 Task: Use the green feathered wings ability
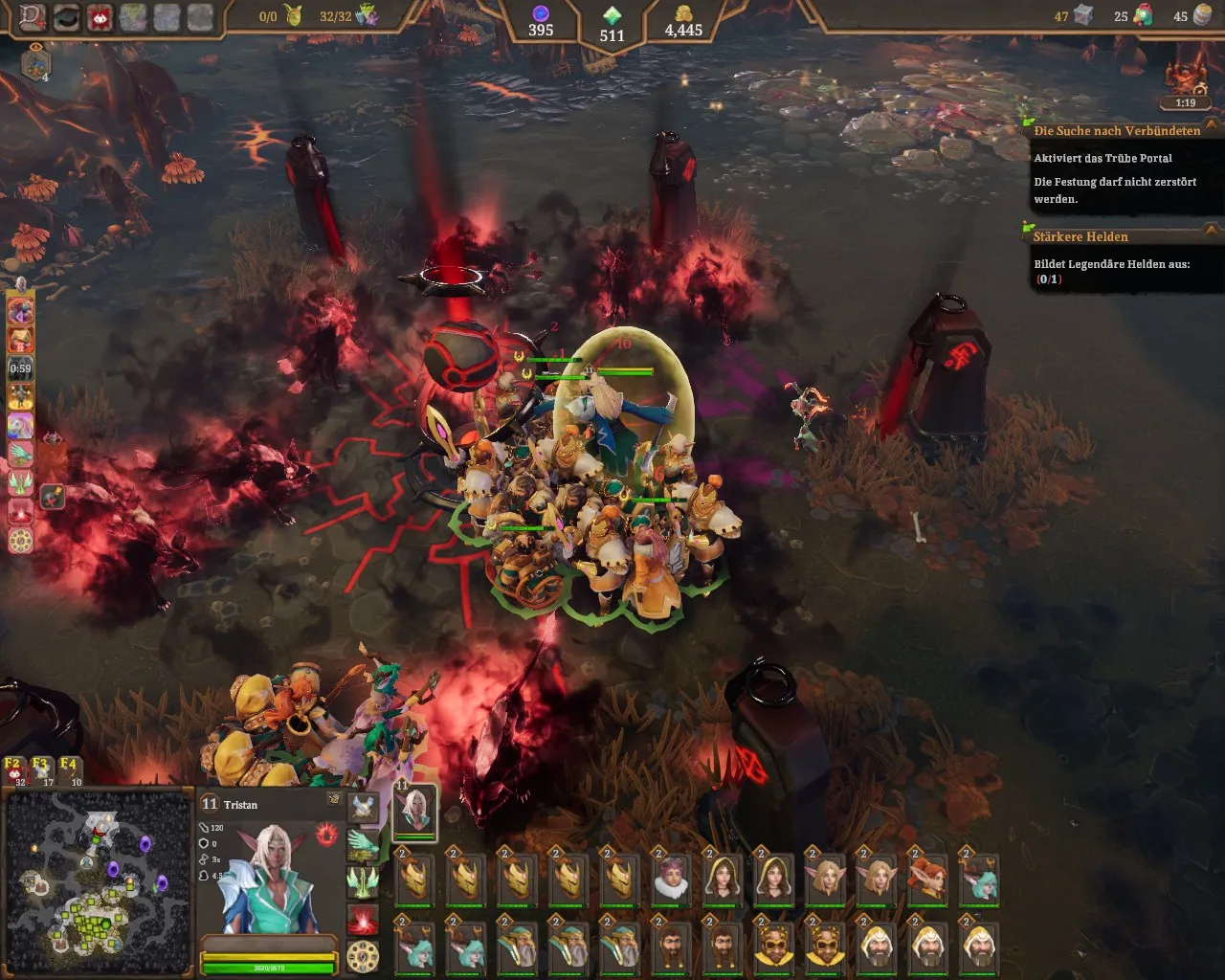pyautogui.click(x=363, y=881)
